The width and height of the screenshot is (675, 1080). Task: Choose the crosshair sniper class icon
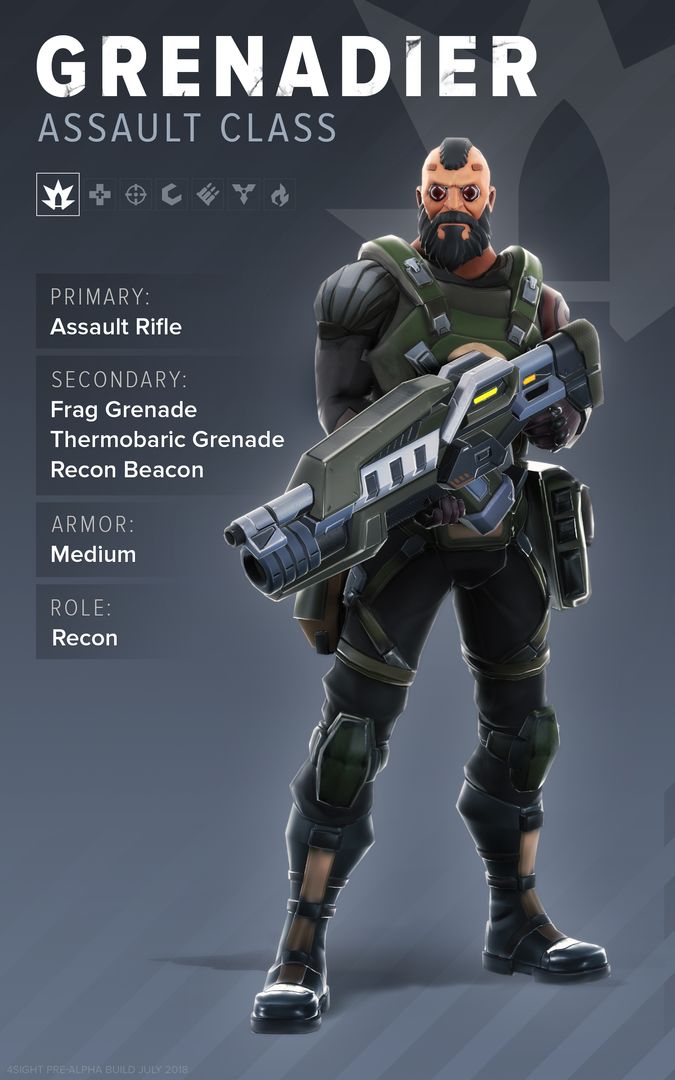click(136, 195)
